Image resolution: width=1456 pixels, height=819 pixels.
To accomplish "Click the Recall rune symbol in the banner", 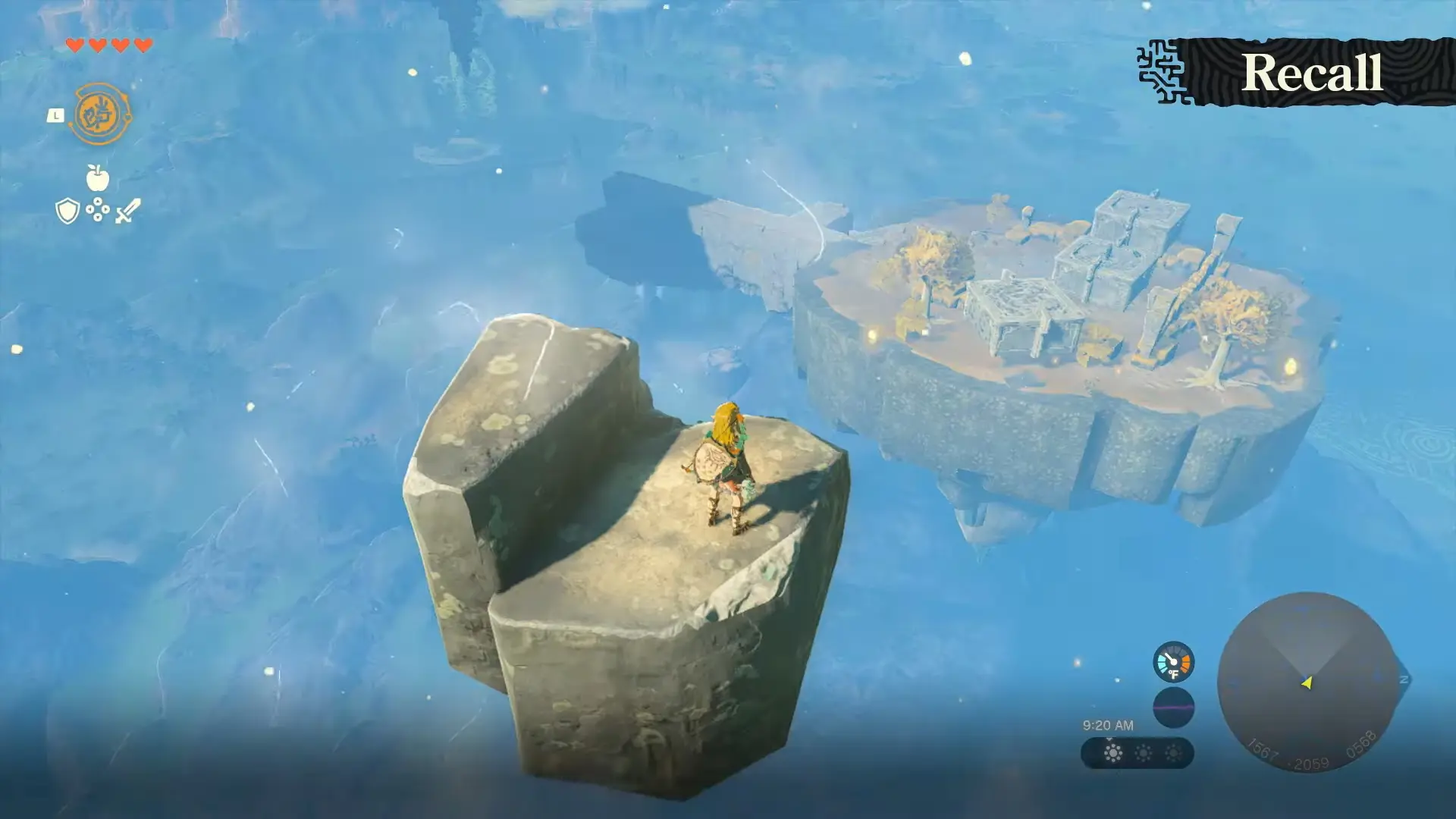I will 1163,71.
